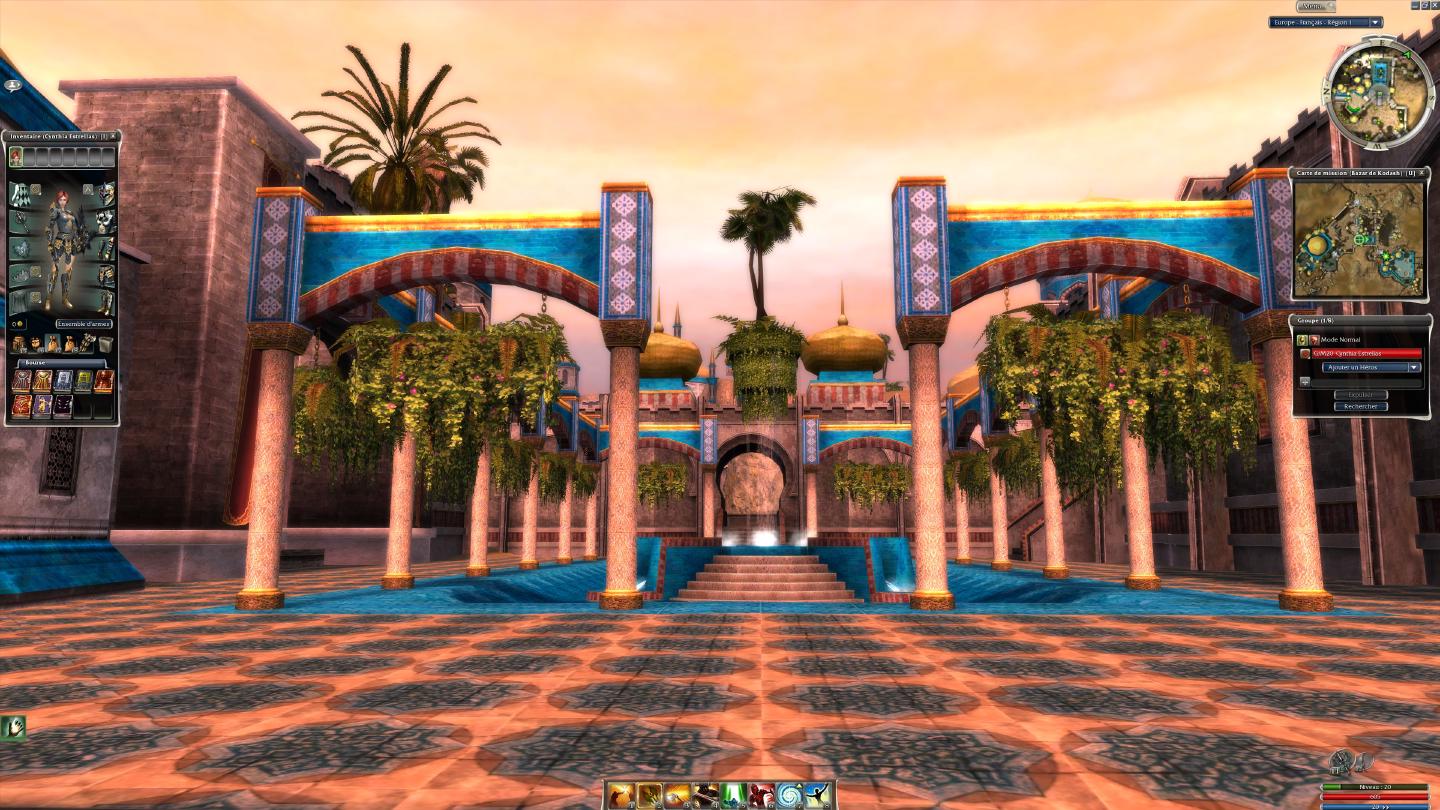Viewport: 1440px width, 810px height.
Task: Click the Rechercher button in group panel
Action: click(1360, 406)
